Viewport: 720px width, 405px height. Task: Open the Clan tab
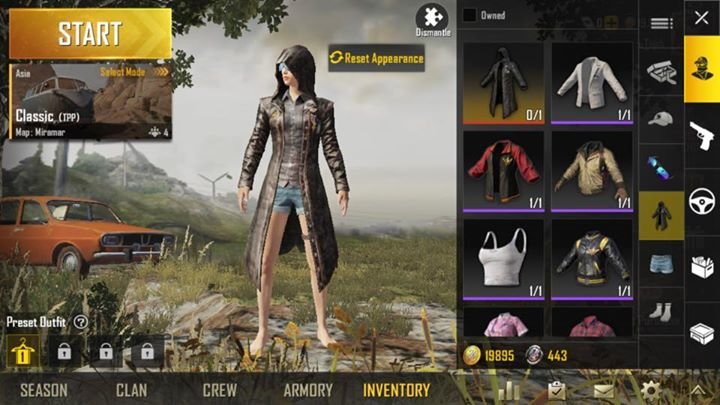pos(131,390)
